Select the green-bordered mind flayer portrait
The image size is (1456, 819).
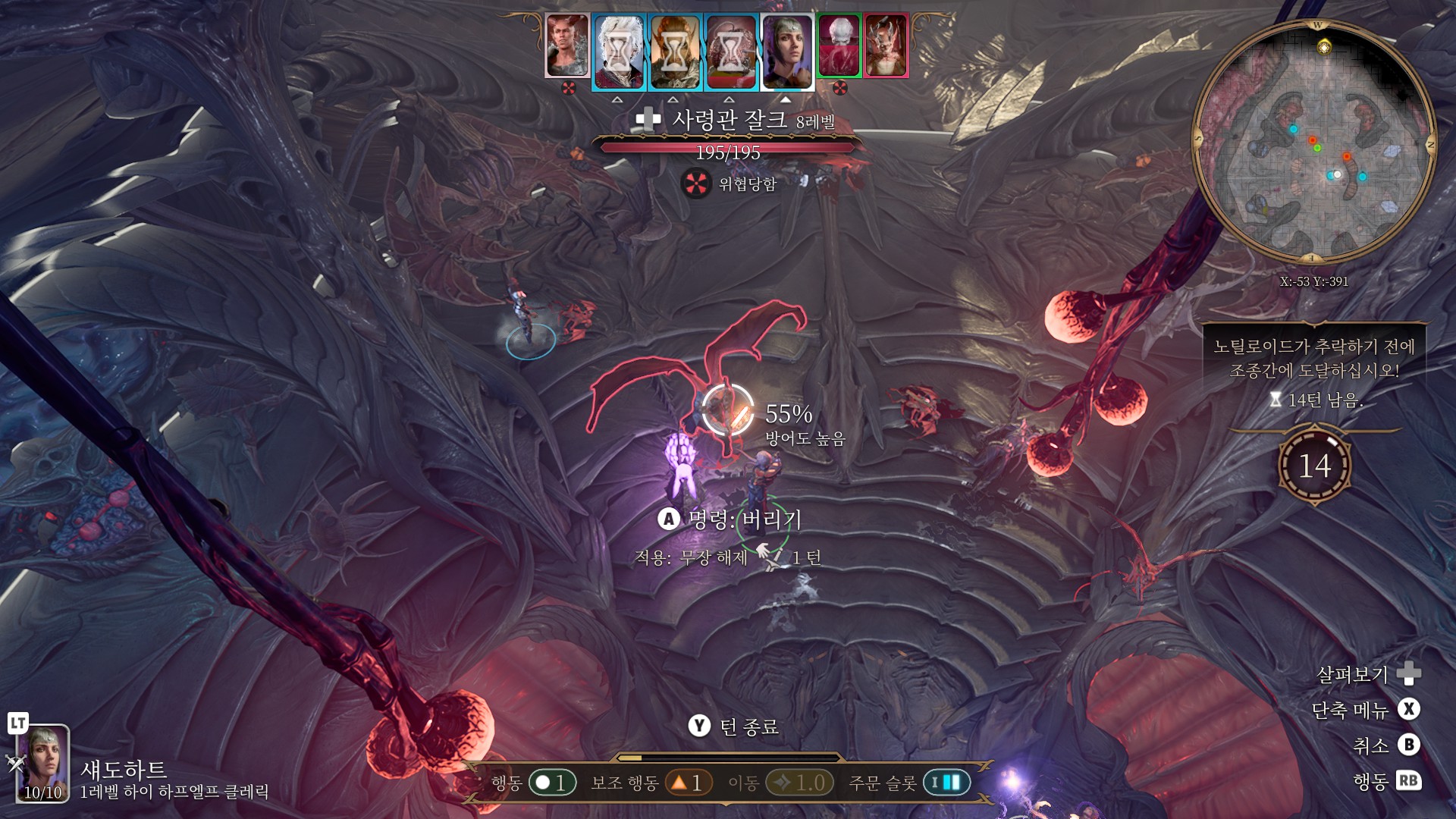coord(839,45)
